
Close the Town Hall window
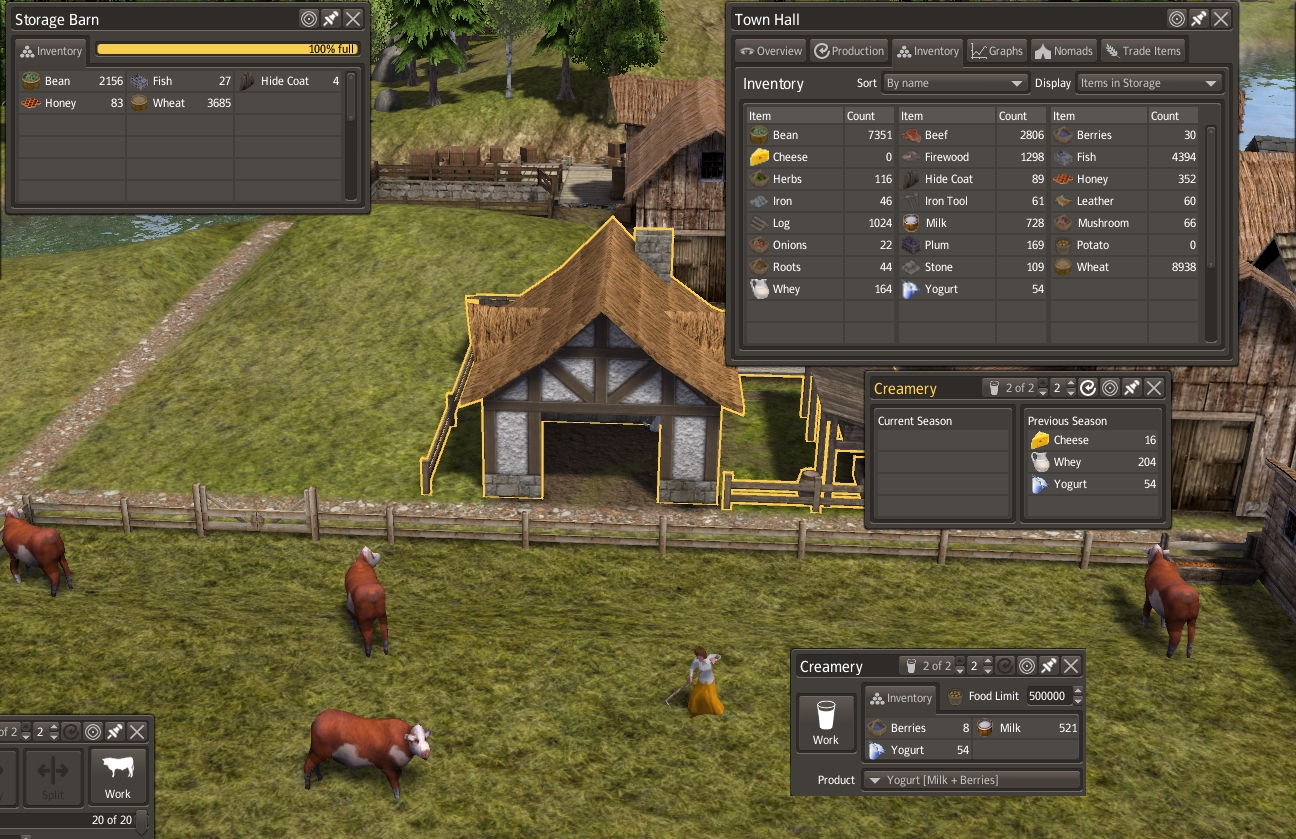click(1221, 19)
